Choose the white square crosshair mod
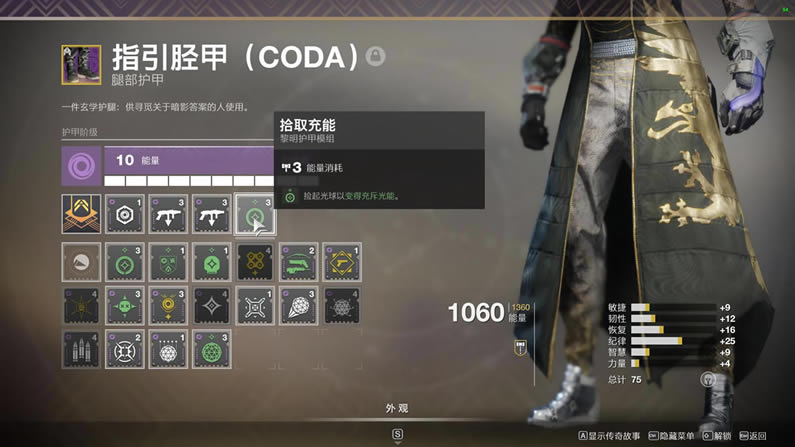 (255, 307)
